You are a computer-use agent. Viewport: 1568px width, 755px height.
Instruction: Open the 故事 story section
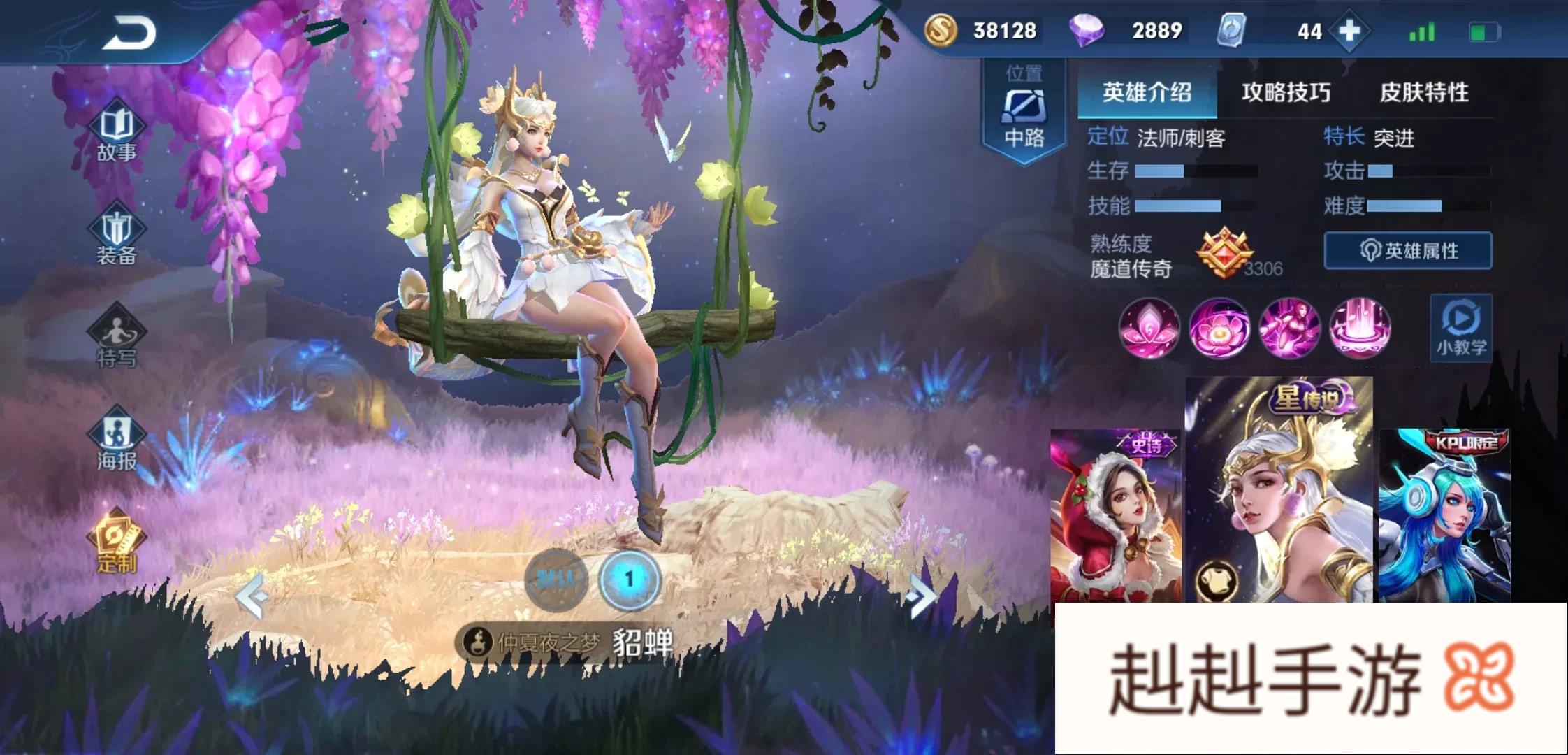pyautogui.click(x=117, y=134)
